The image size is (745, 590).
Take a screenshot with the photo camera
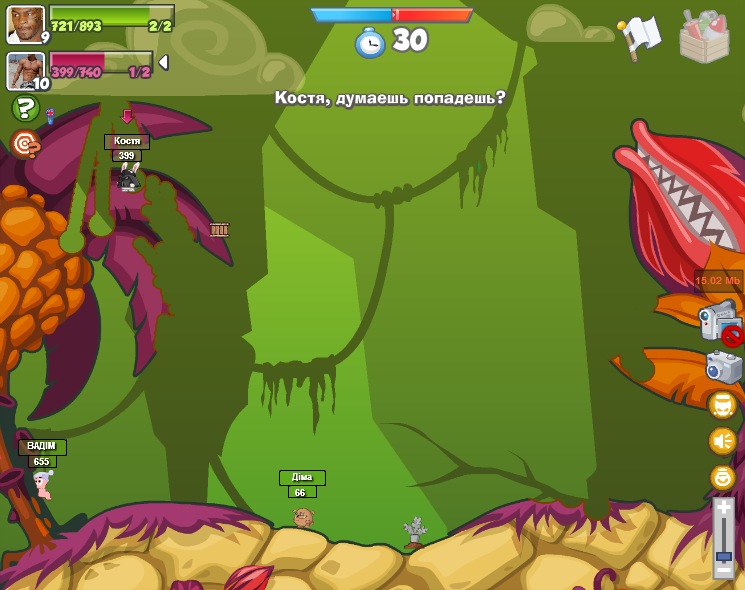(723, 366)
